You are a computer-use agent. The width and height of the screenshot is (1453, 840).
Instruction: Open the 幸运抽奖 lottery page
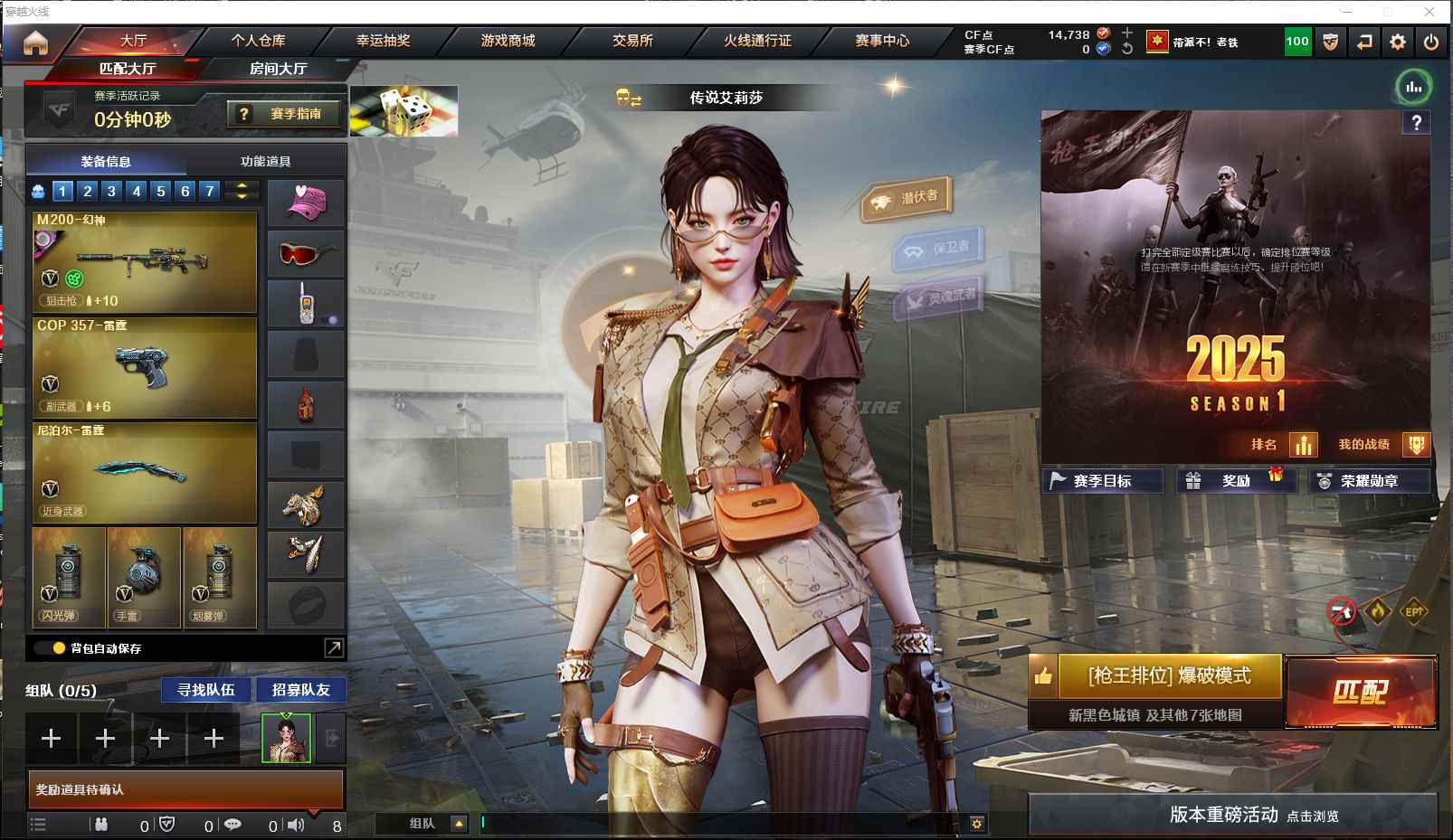pos(383,41)
